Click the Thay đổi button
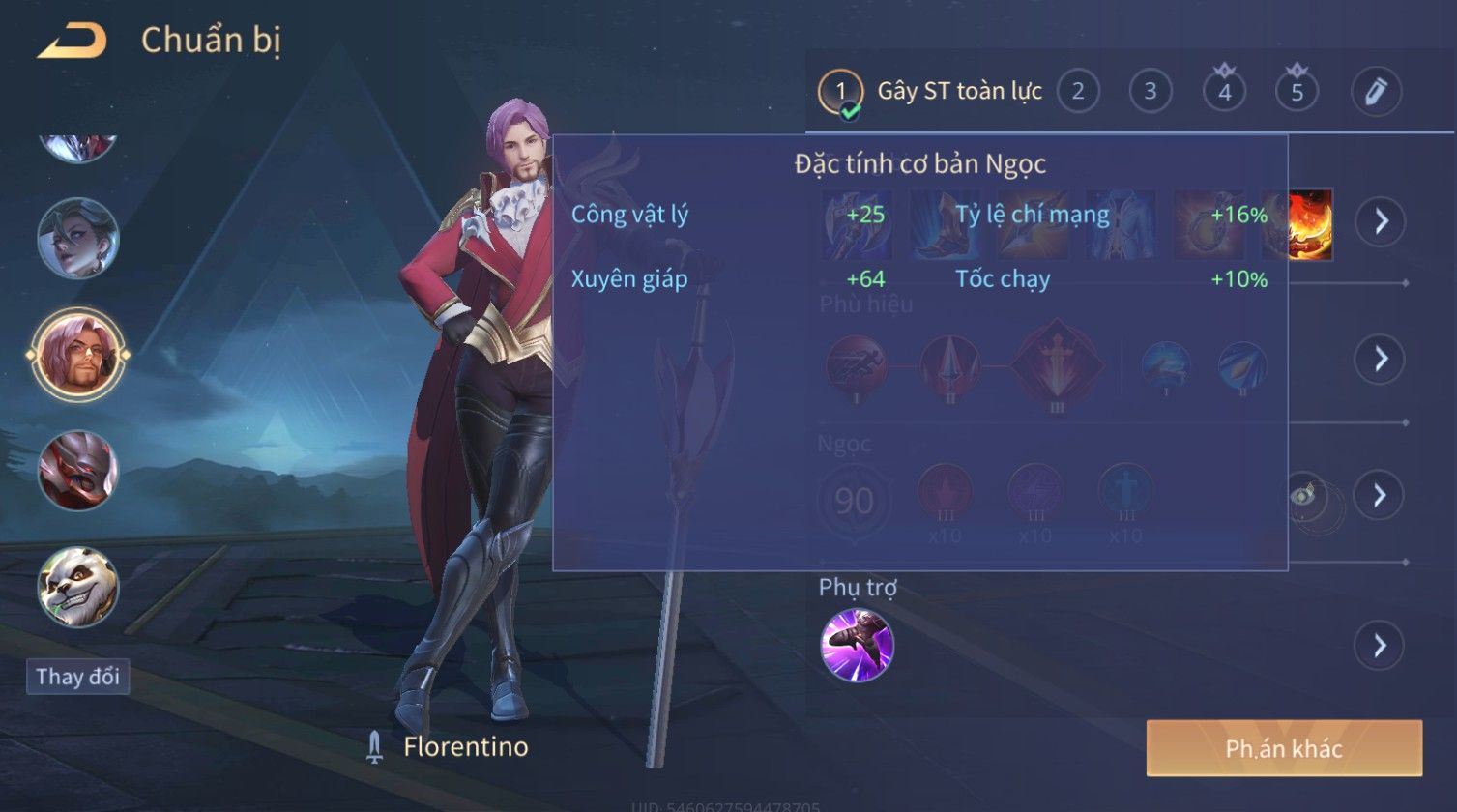Viewport: 1457px width, 812px height. click(x=77, y=677)
